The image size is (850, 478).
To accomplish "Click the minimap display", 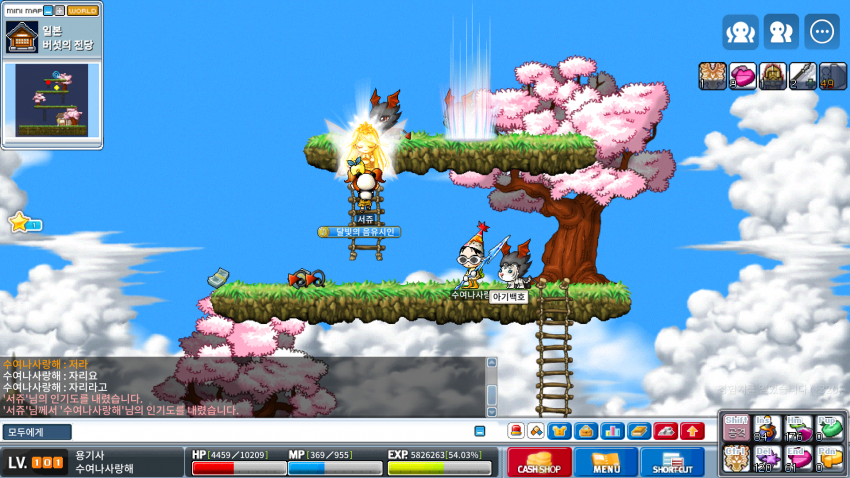I will tap(52, 100).
